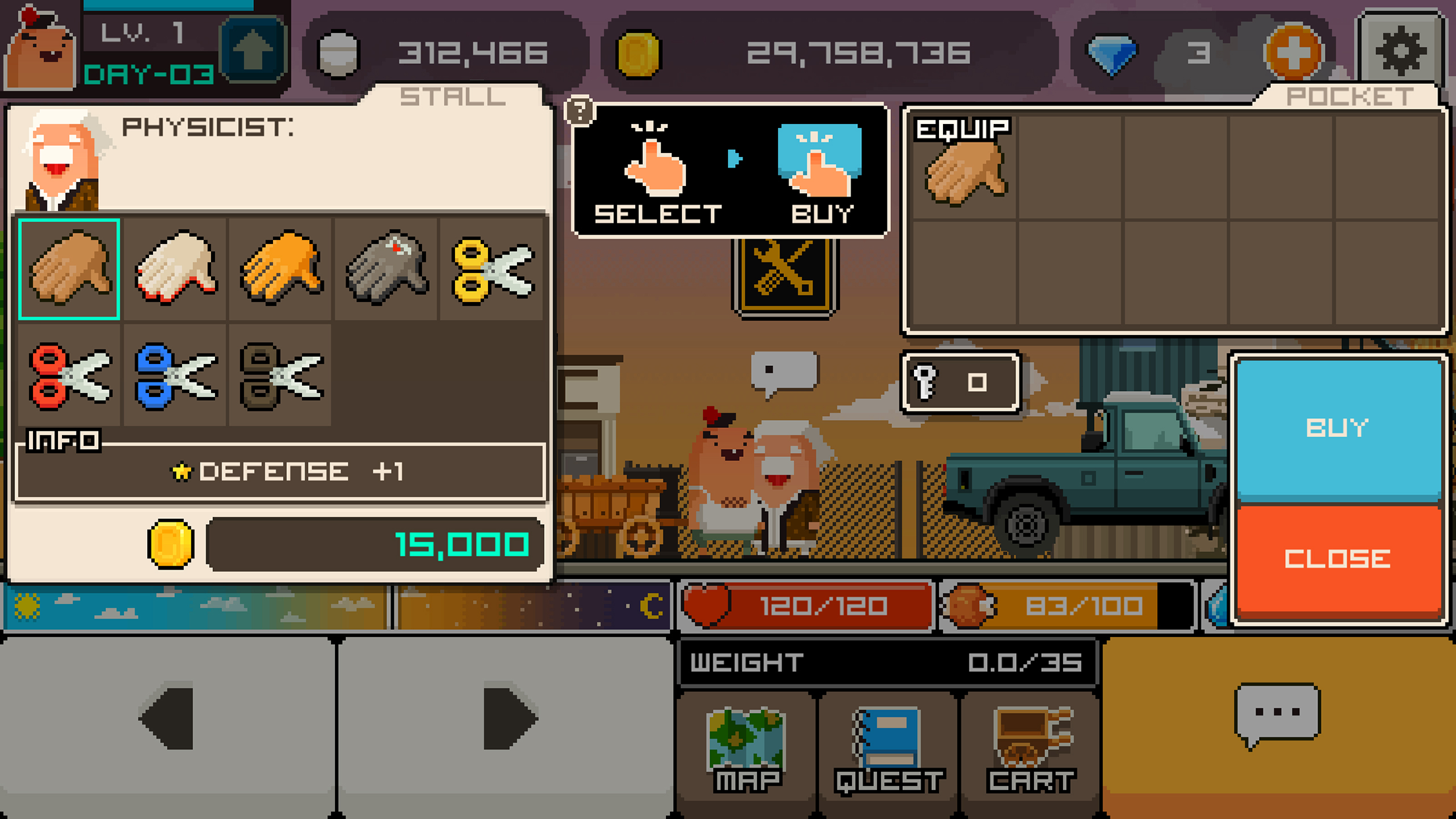The height and width of the screenshot is (819, 1456).
Task: Open the help question mark above SELECT tutorial
Action: [x=579, y=110]
